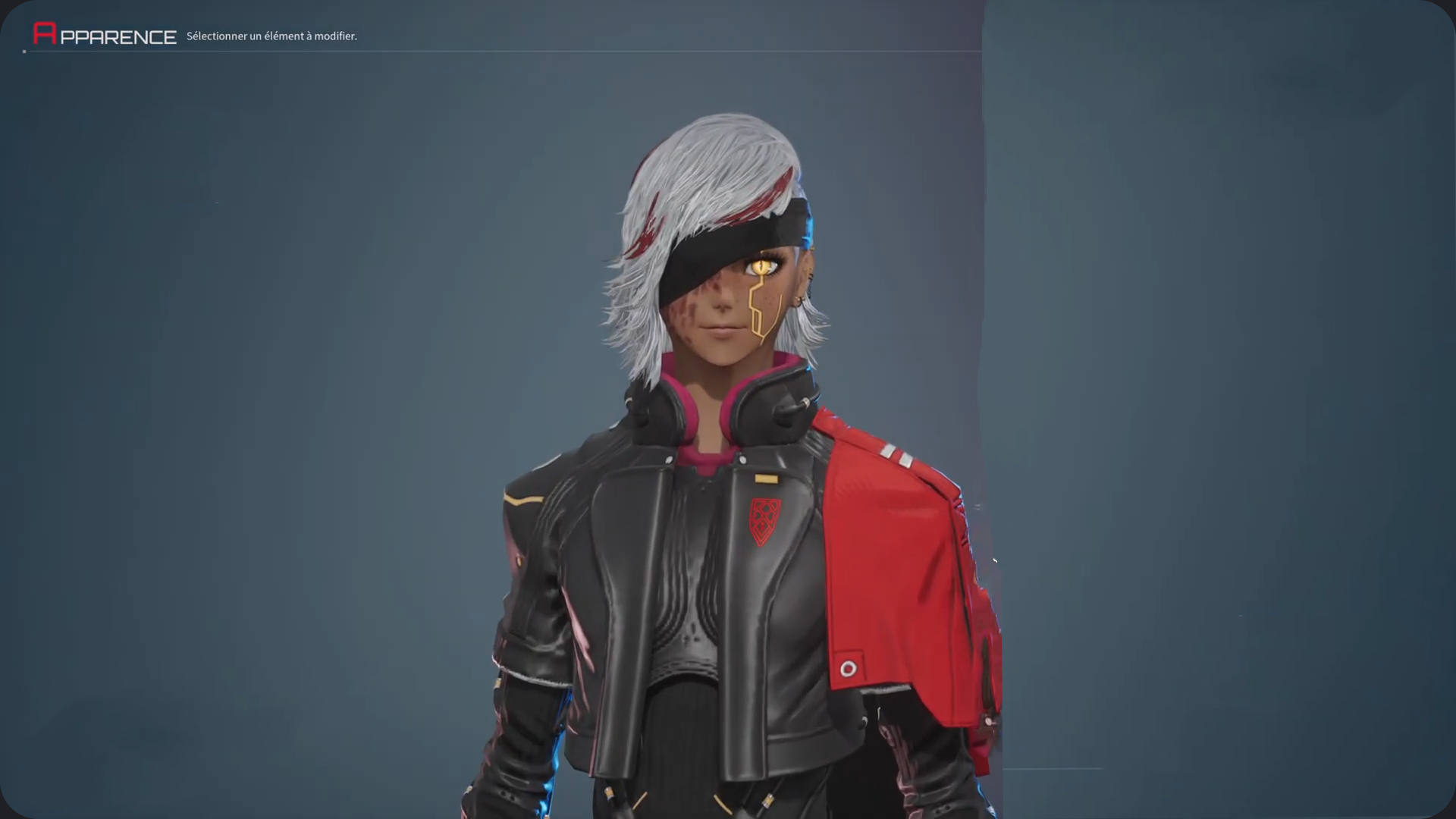This screenshot has width=1456, height=819.
Task: Select the golden eye to edit eye color
Action: (762, 265)
